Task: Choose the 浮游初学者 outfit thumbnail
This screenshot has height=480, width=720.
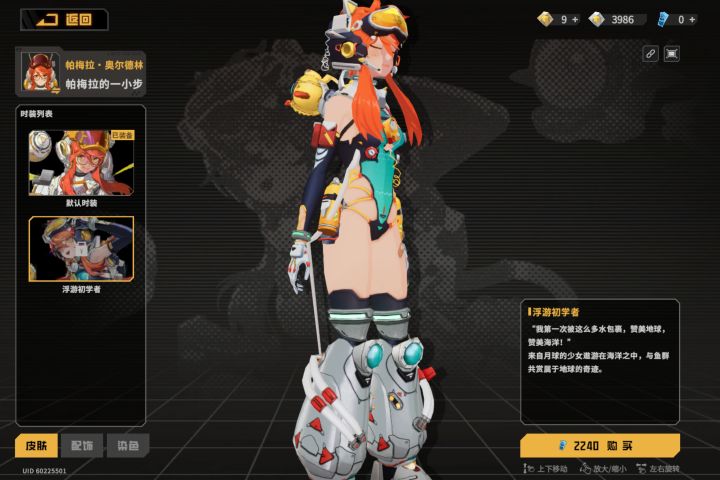Action: click(81, 249)
